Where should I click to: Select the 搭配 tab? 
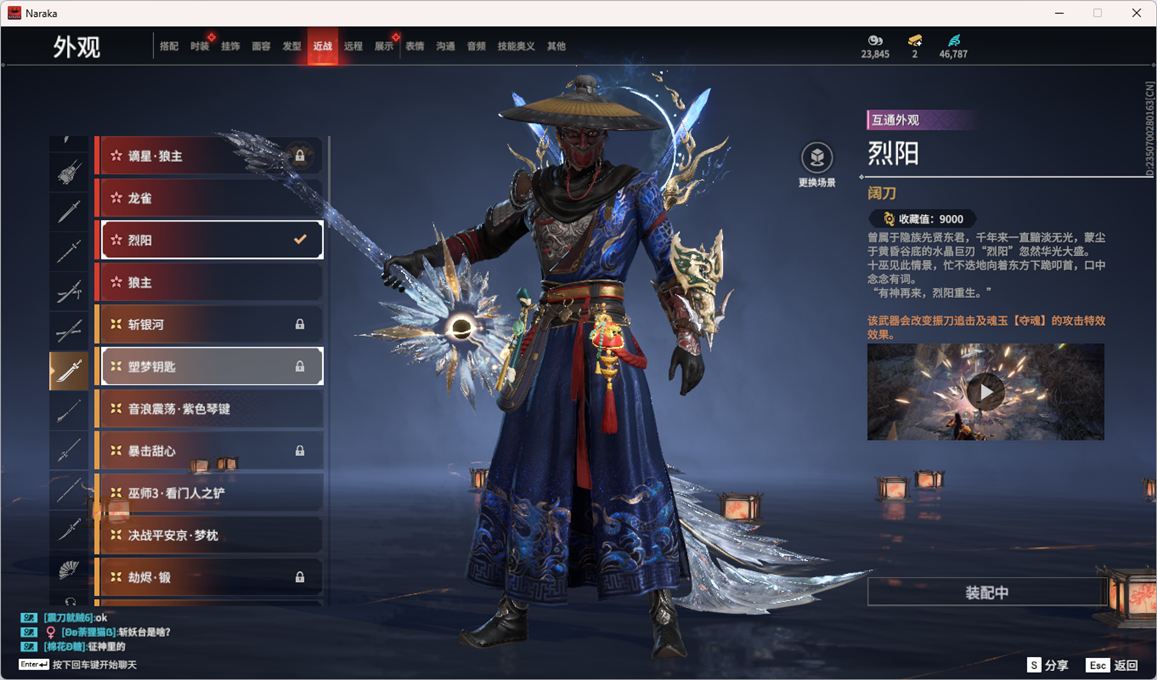tap(169, 46)
